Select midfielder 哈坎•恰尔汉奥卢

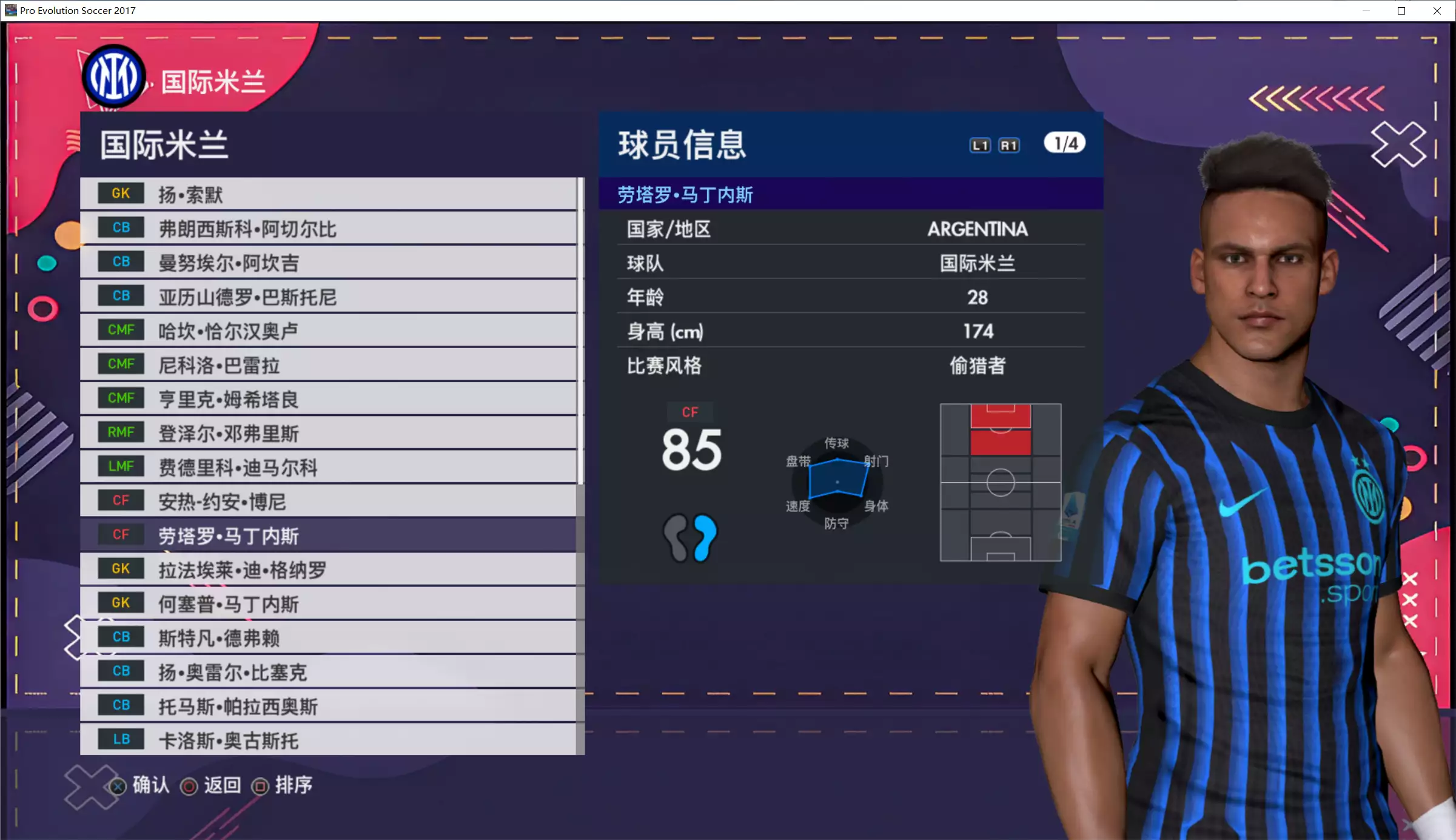(x=327, y=331)
